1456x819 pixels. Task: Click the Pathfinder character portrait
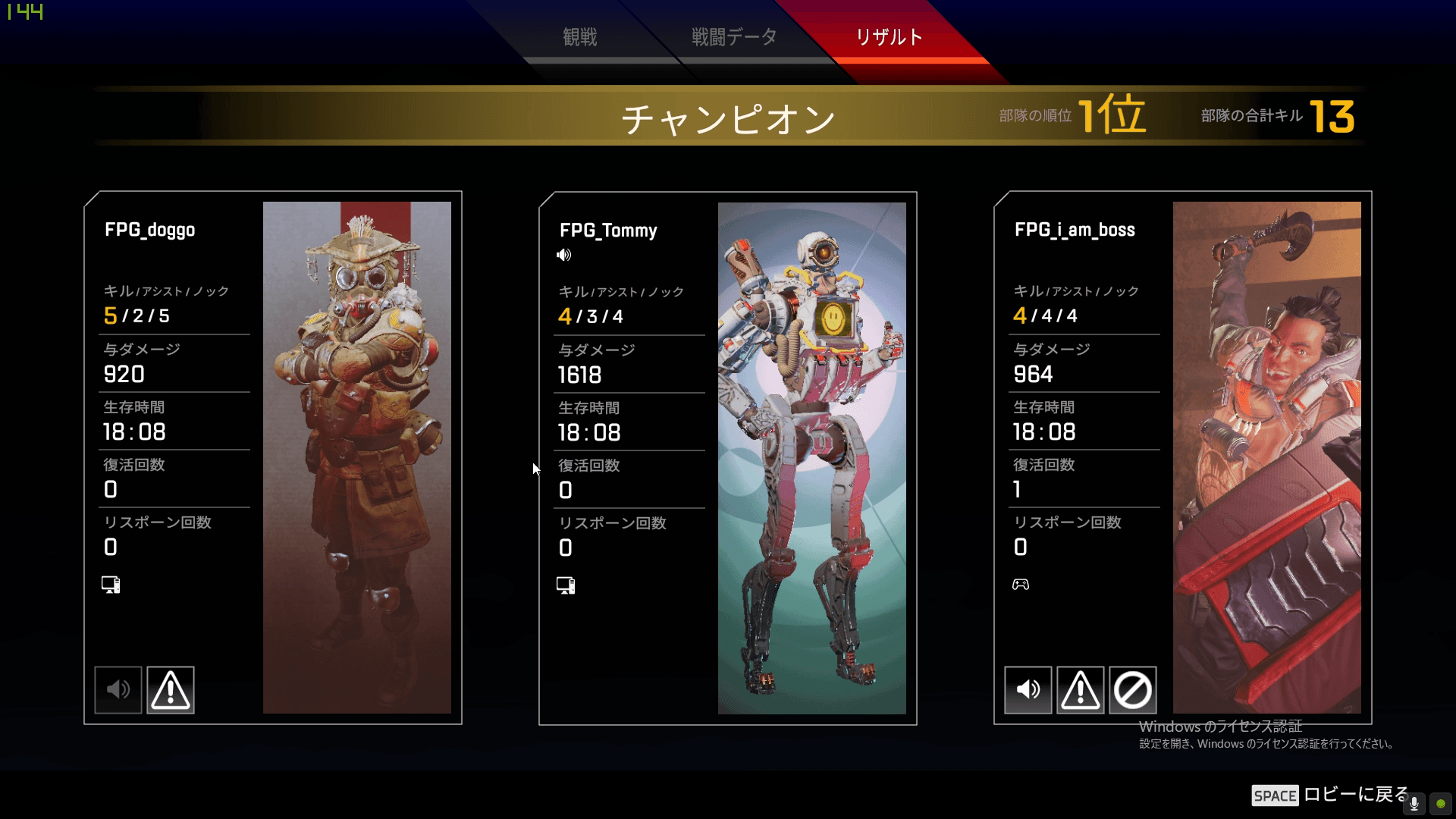(812, 455)
